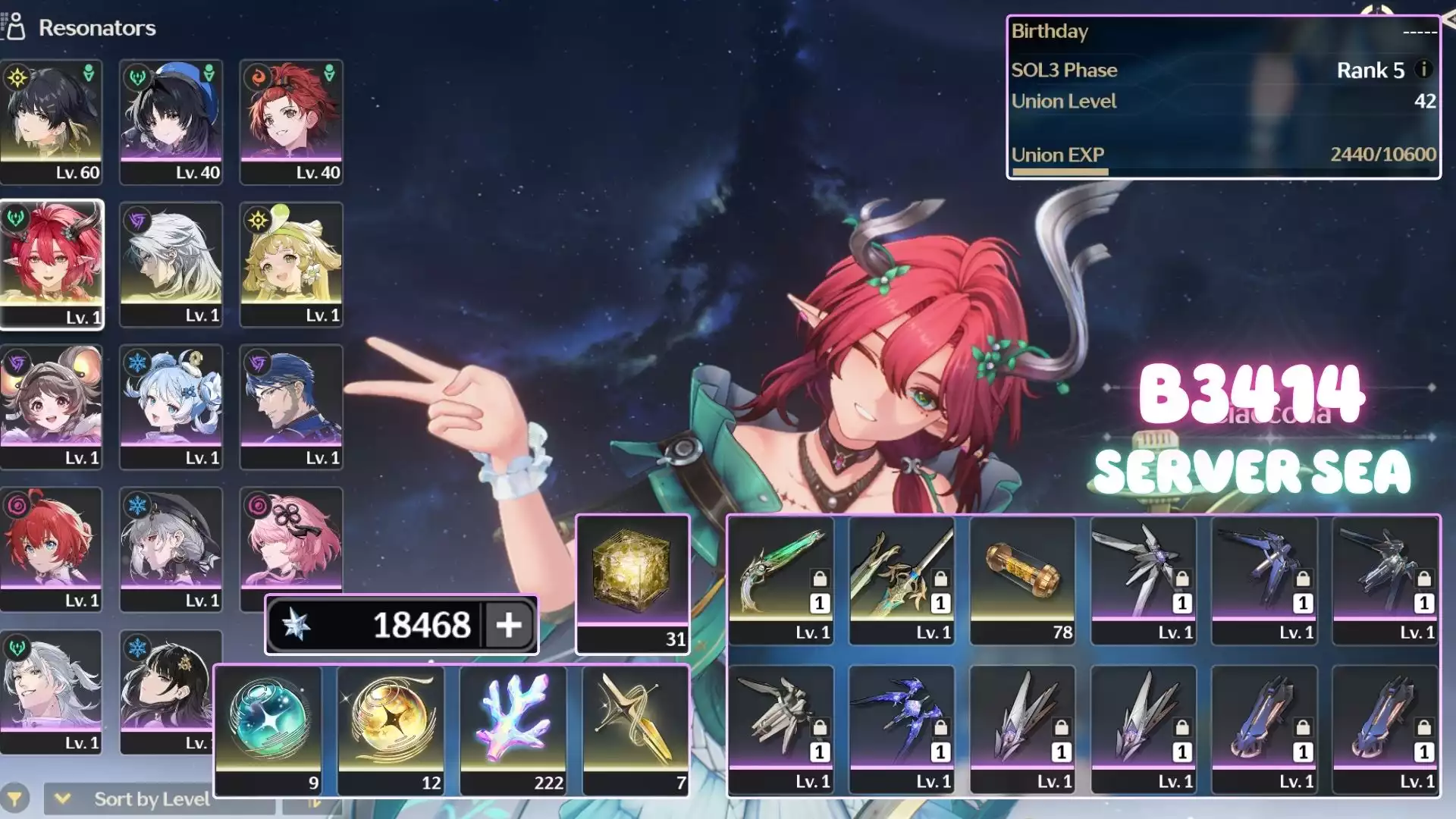The width and height of the screenshot is (1456, 819).
Task: Select the golden sword item with 7
Action: (x=635, y=730)
